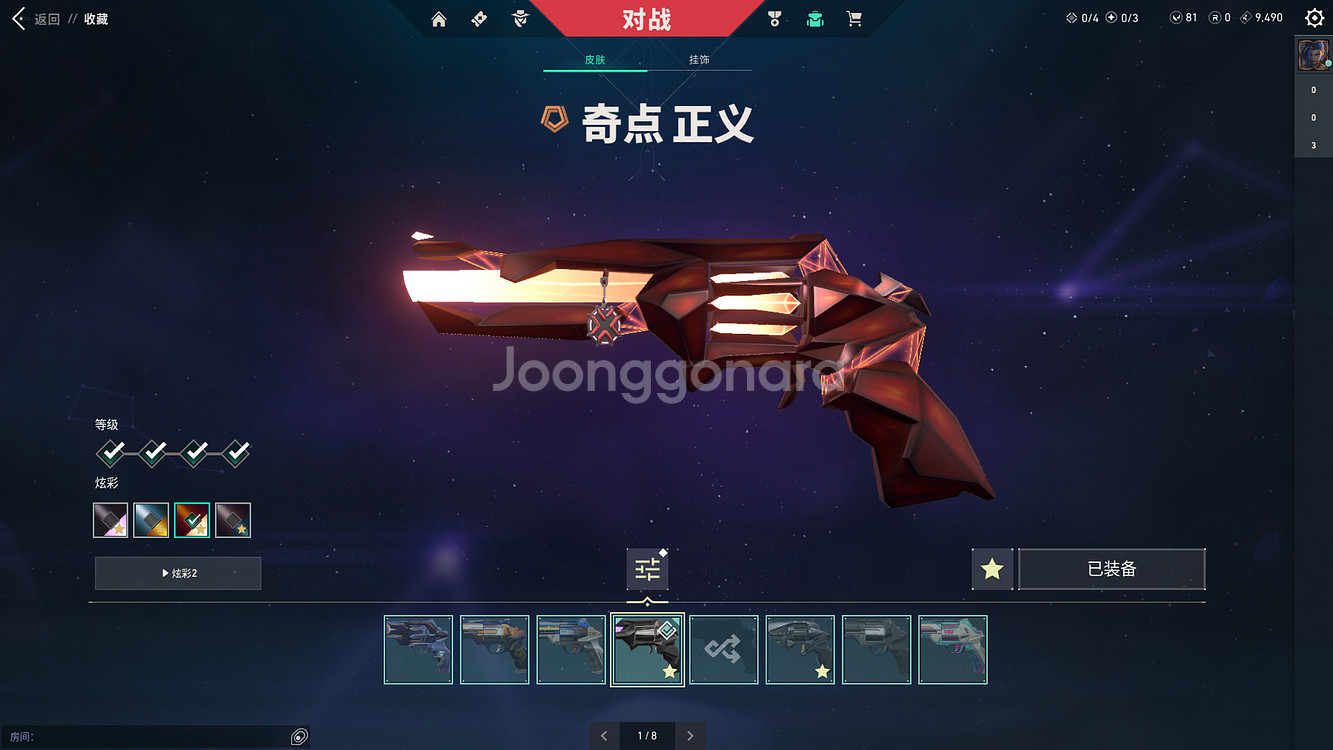Switch to the 挂饰 tab
Viewport: 1333px width, 750px height.
click(x=699, y=60)
